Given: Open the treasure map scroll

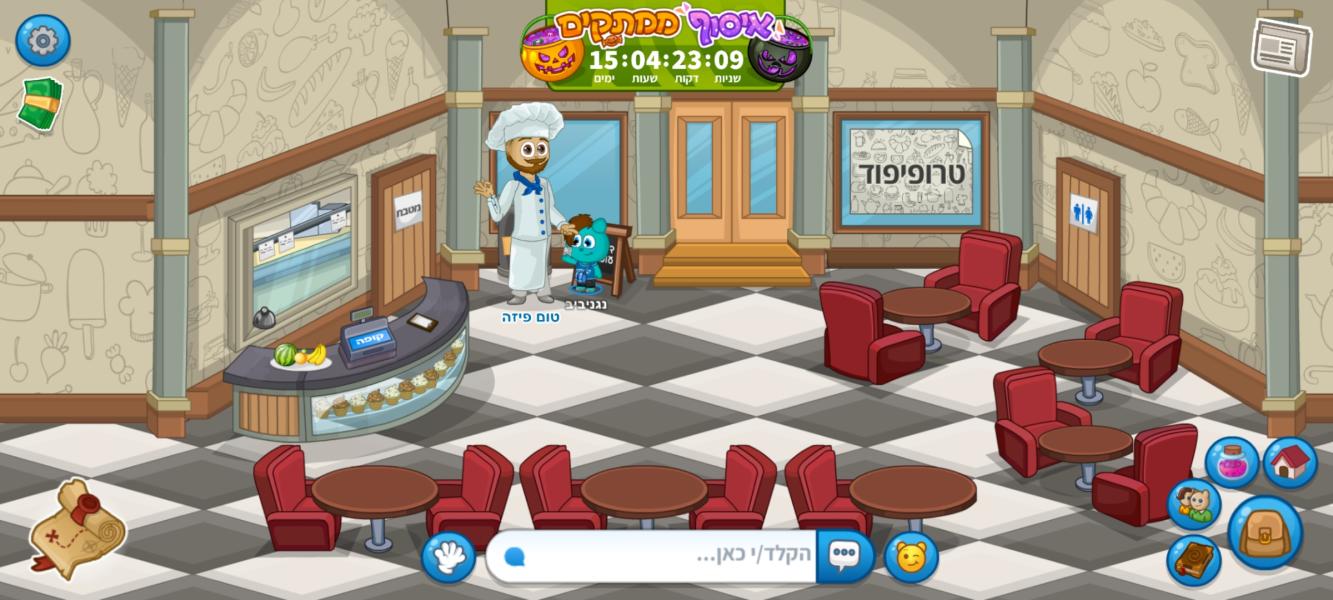Looking at the screenshot, I should [77, 528].
